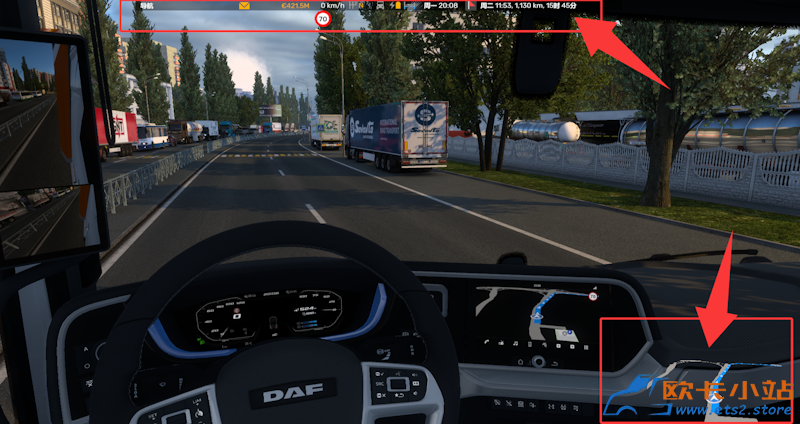Select the 导航 navigation label
This screenshot has height=424, width=800.
pyautogui.click(x=148, y=6)
